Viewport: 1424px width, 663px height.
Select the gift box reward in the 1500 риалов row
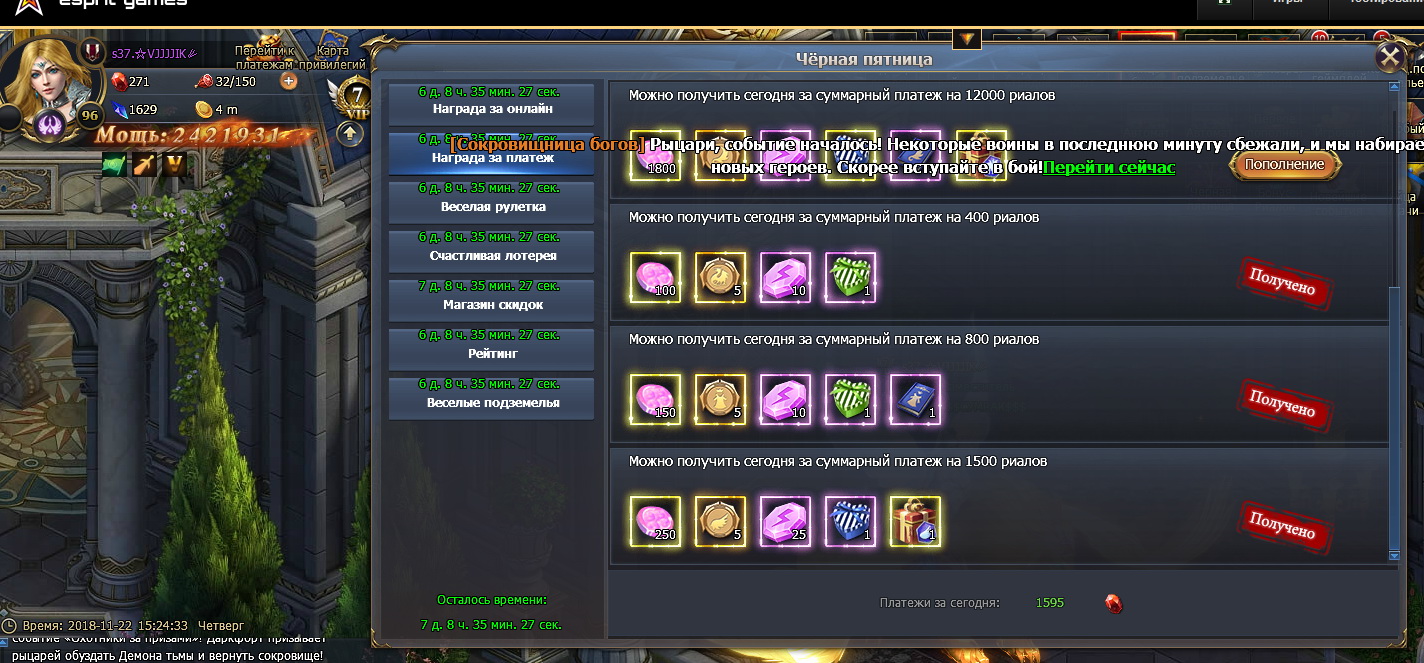(915, 521)
